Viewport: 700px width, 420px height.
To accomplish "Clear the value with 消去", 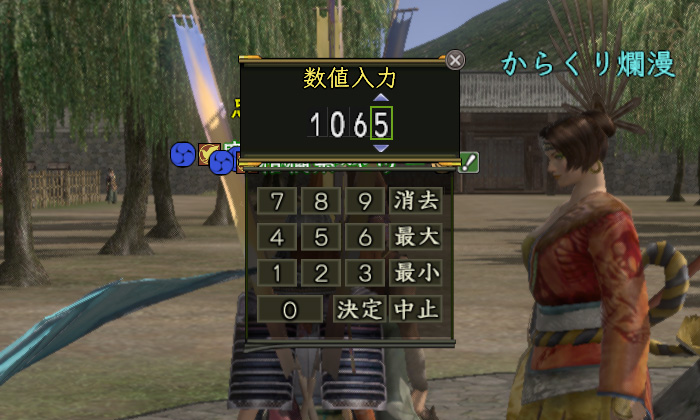I will click(x=416, y=201).
